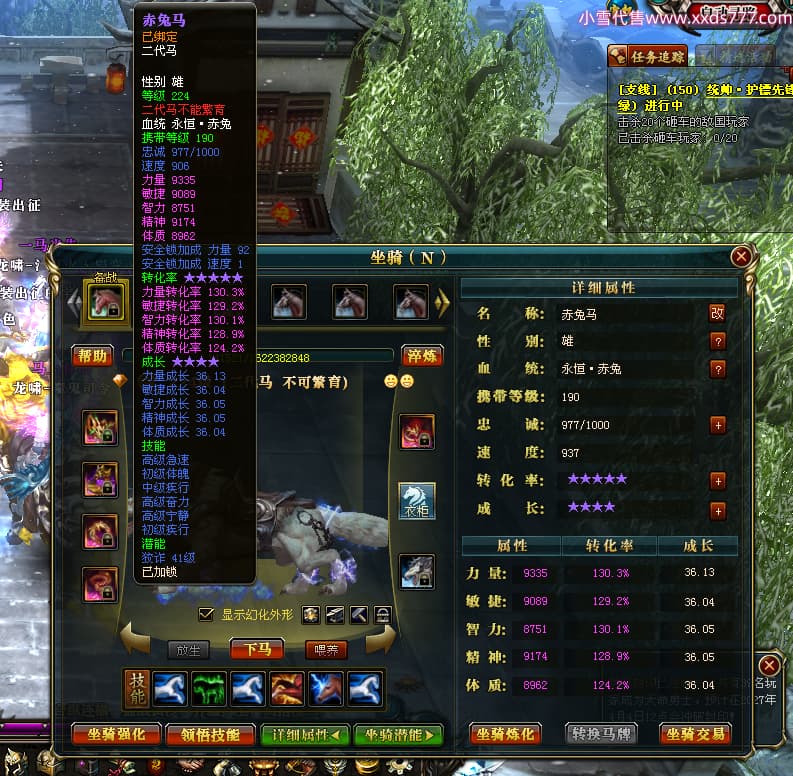Toggle the 显示幻化外形 checkbox

click(x=206, y=614)
